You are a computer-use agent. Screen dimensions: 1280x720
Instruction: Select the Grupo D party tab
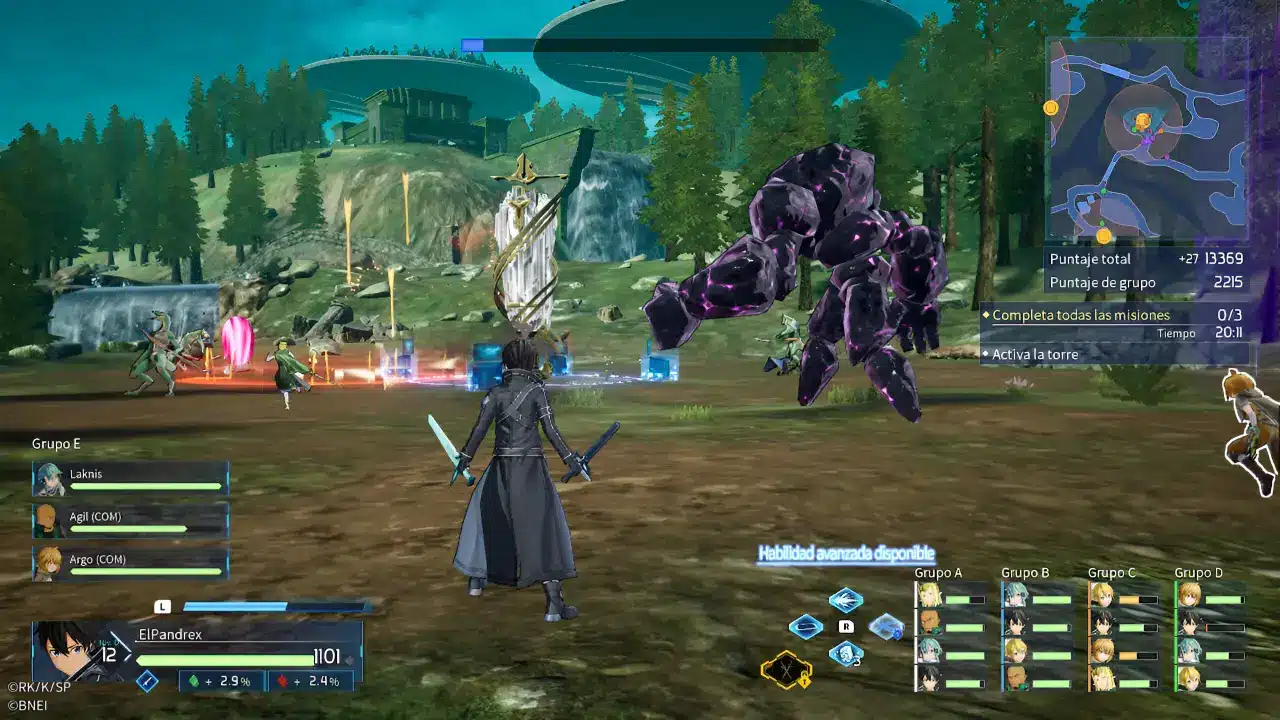tap(1198, 572)
